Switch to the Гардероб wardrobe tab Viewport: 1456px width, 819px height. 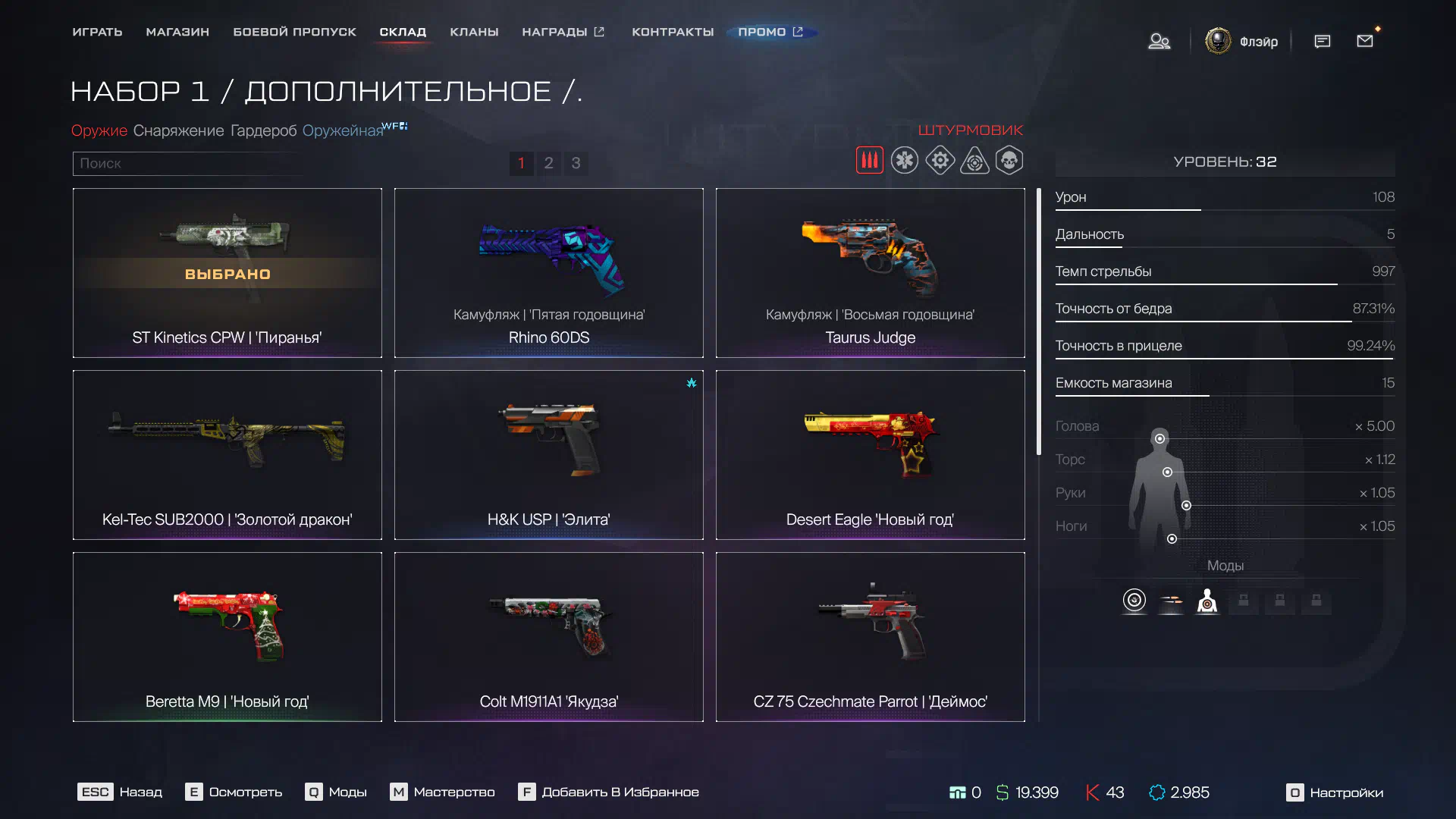click(263, 130)
